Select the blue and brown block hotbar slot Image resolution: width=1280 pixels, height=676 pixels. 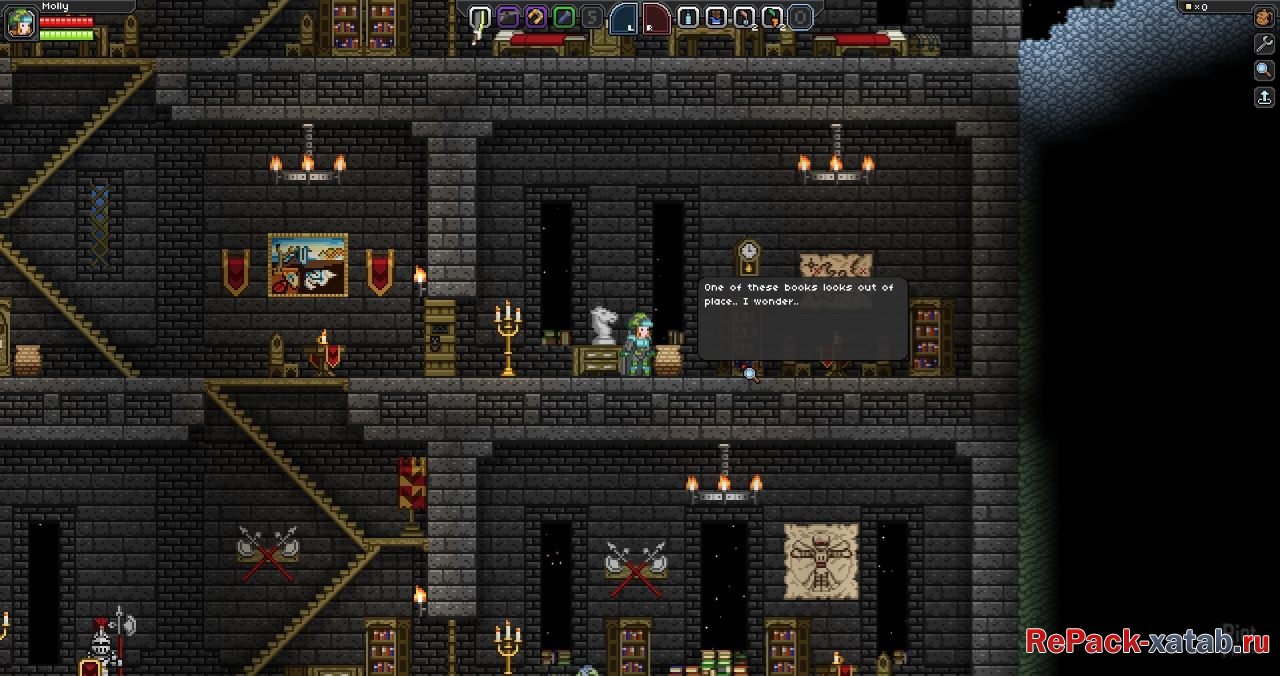716,17
